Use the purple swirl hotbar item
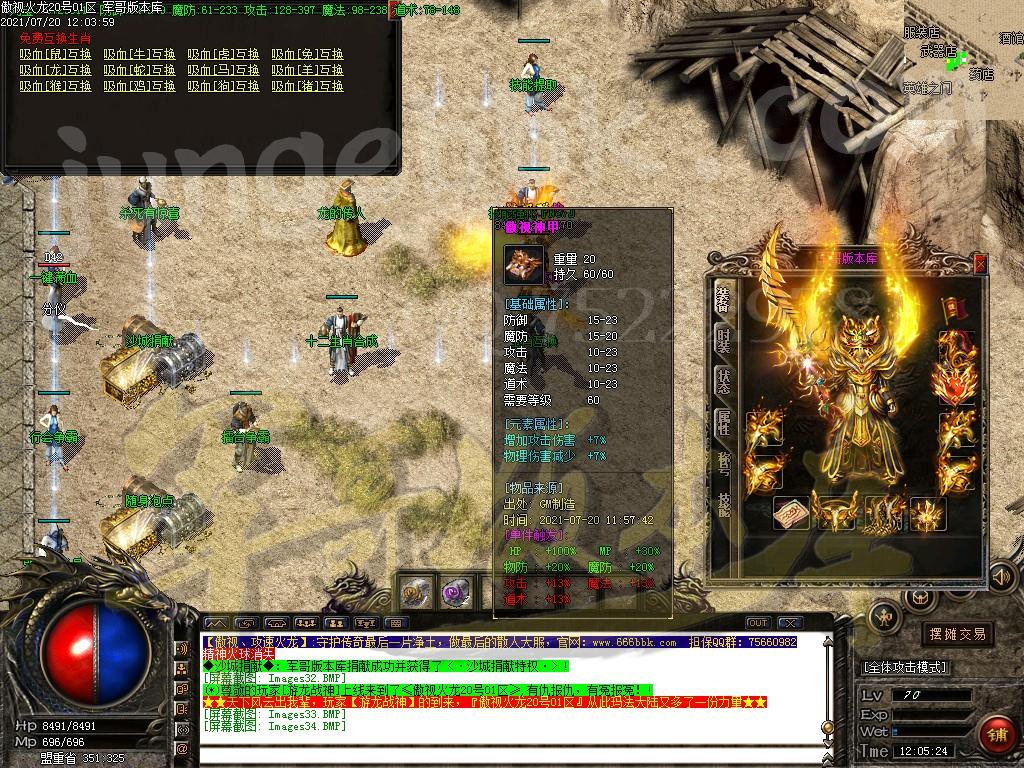The height and width of the screenshot is (768, 1024). coord(457,593)
